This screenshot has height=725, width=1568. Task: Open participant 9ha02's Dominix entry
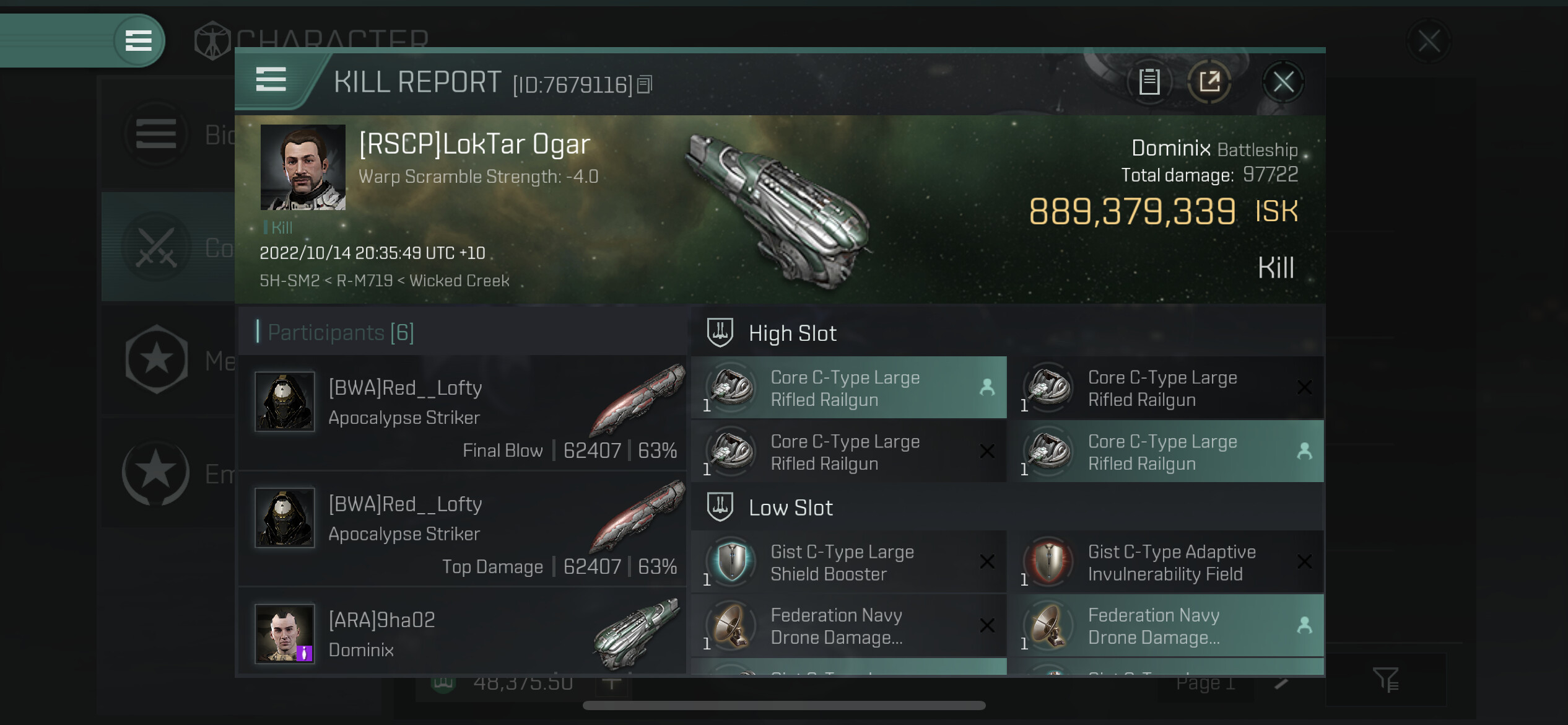pyautogui.click(x=462, y=635)
